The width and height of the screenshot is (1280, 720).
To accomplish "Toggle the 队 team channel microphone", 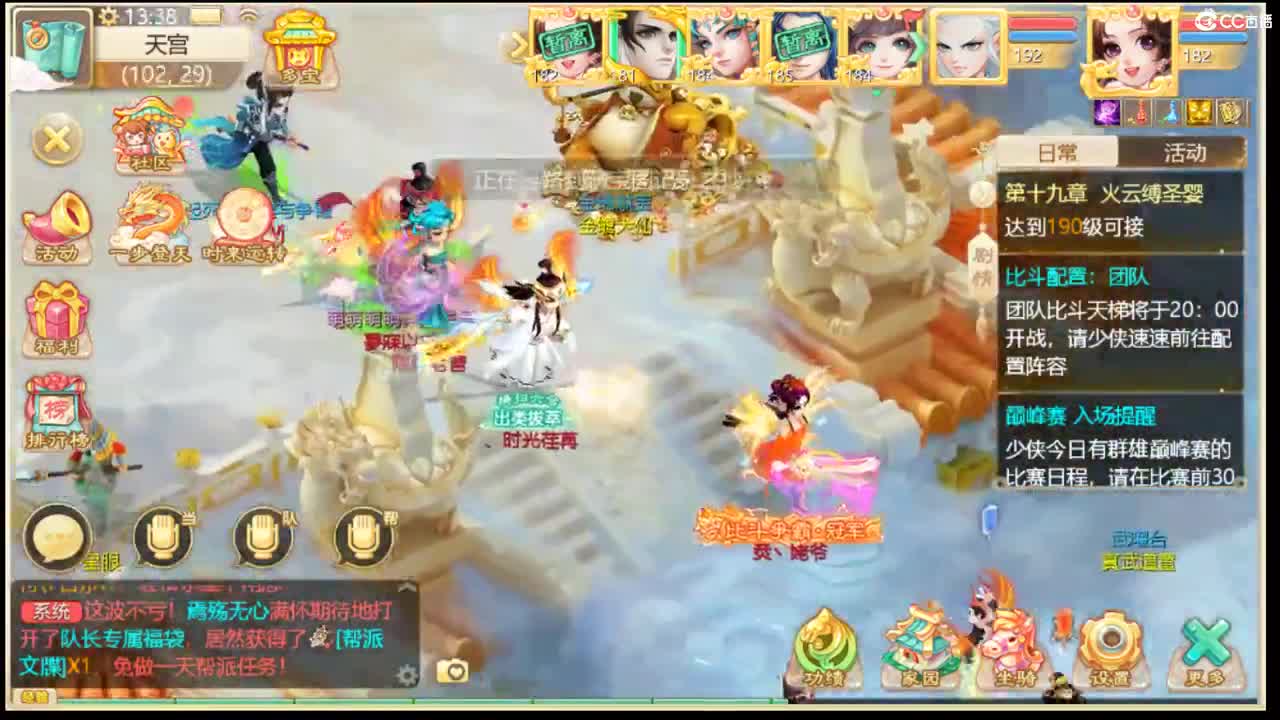I will point(262,538).
